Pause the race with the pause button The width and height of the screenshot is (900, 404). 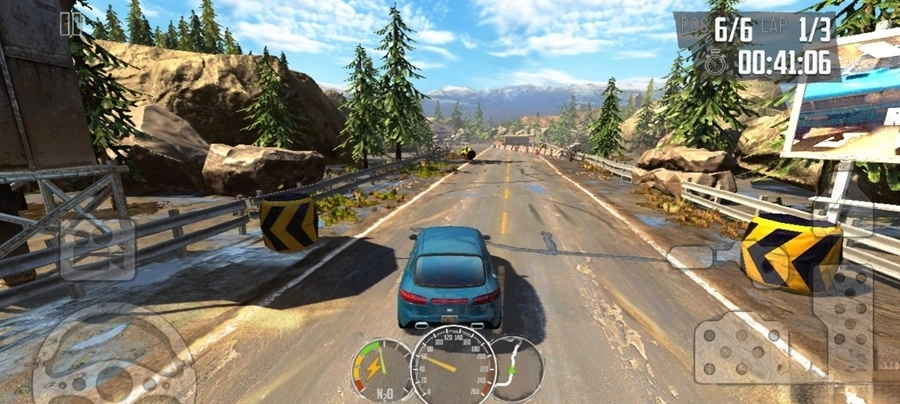[x=71, y=23]
